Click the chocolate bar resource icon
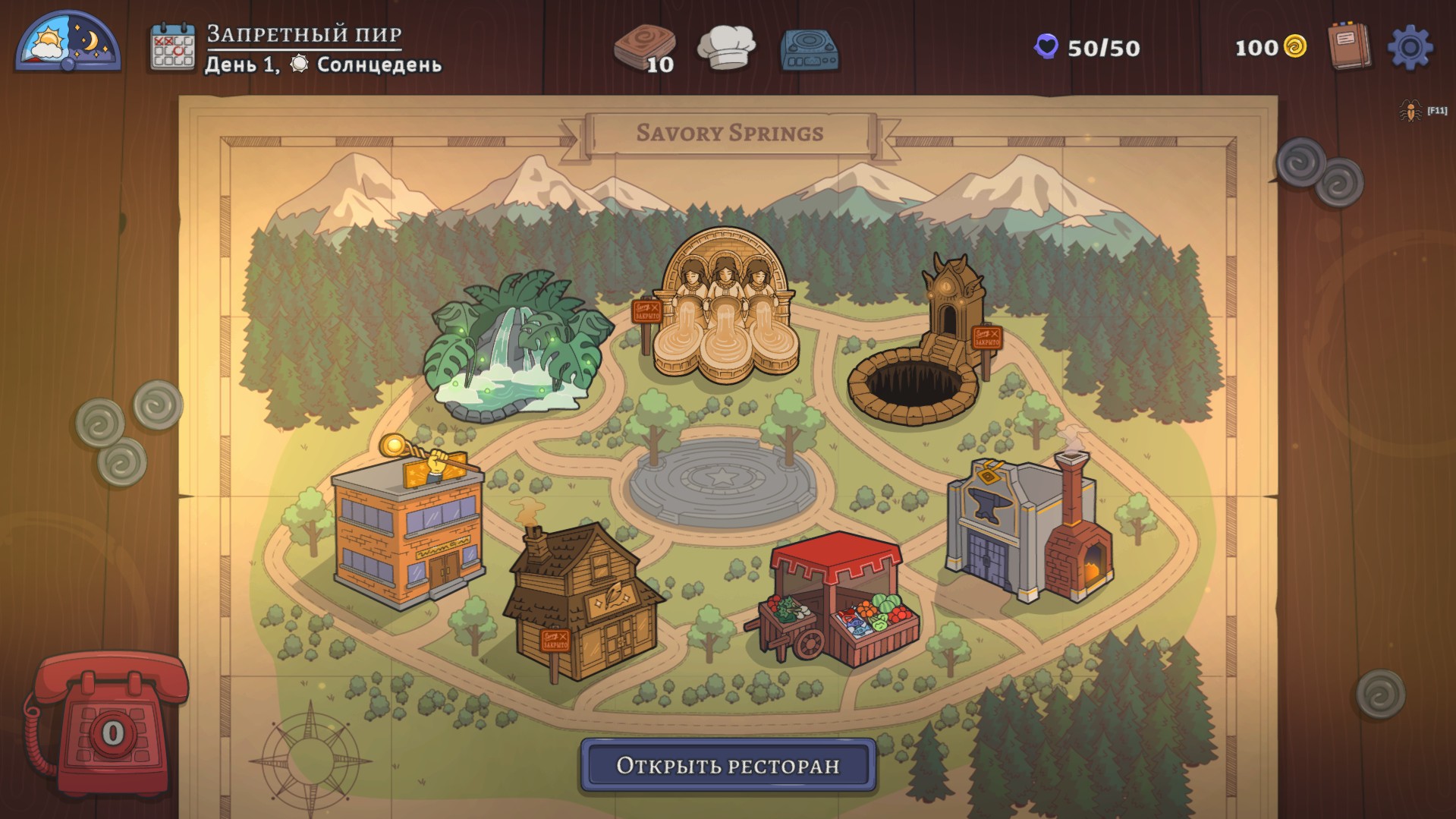This screenshot has height=819, width=1456. [644, 47]
